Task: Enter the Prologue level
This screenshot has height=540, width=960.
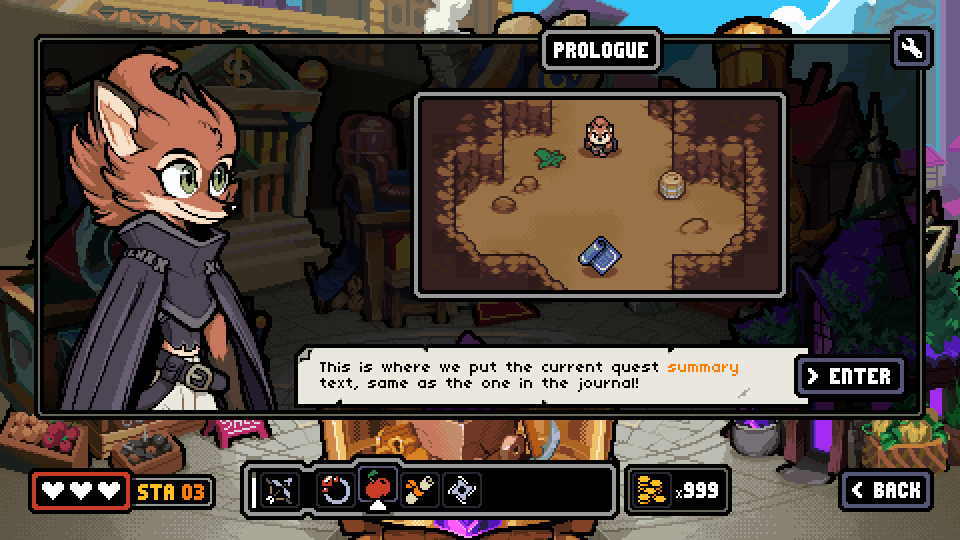Action: (850, 376)
